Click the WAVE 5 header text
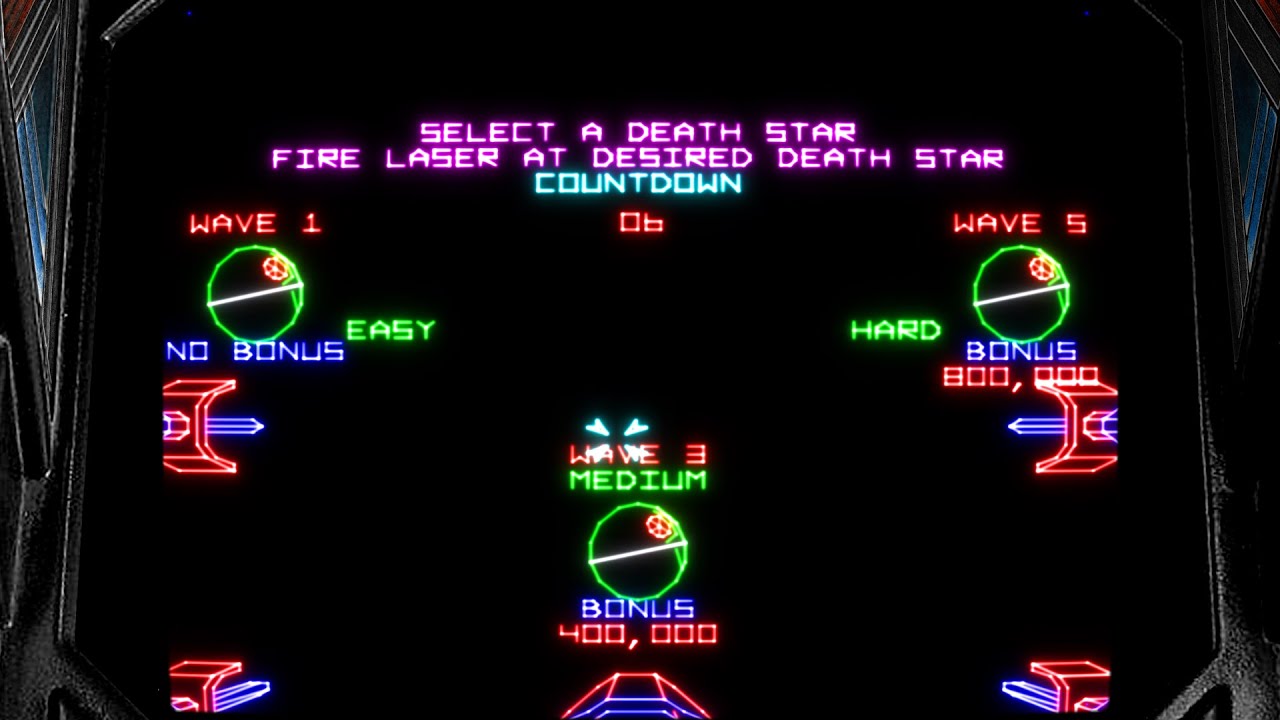Image resolution: width=1280 pixels, height=720 pixels. pos(1019,222)
